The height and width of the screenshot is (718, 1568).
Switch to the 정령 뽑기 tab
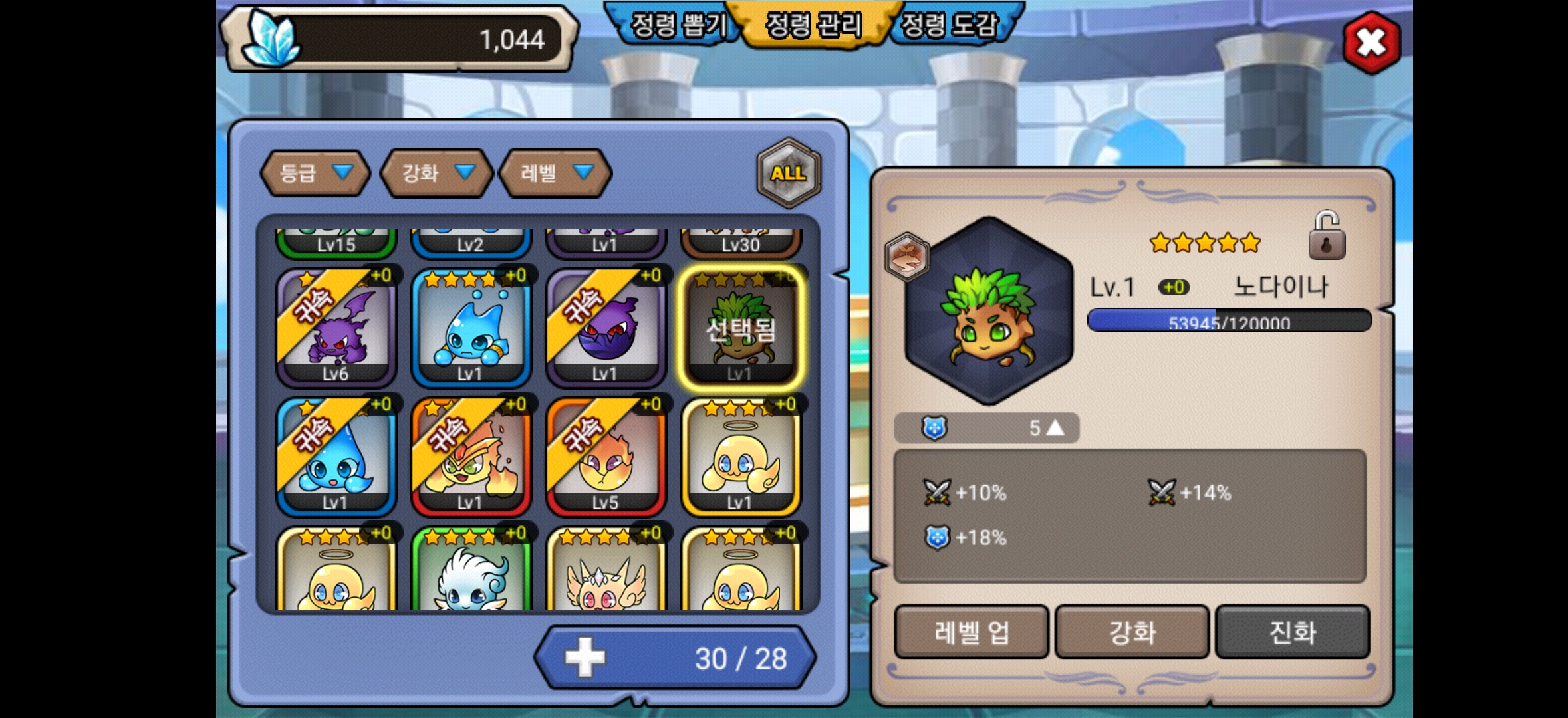(x=677, y=25)
